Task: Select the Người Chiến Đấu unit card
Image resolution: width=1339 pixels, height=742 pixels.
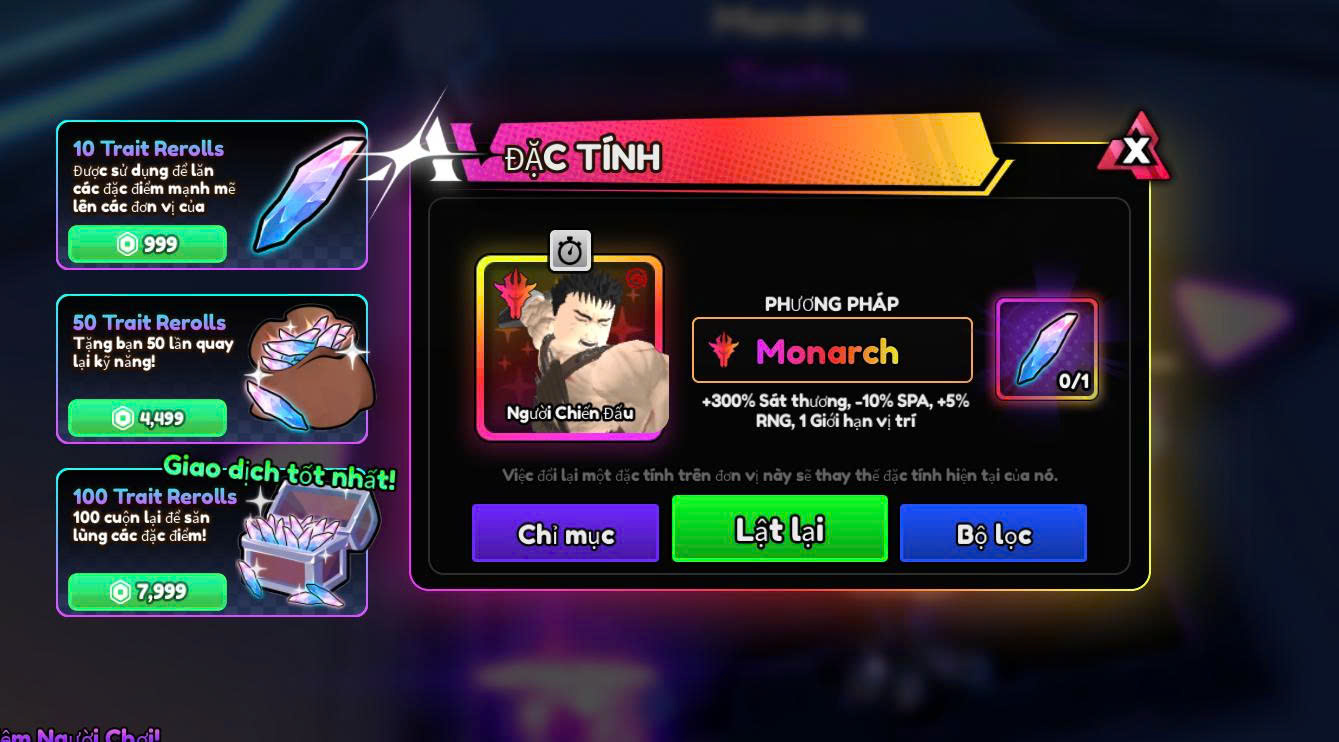Action: click(570, 347)
